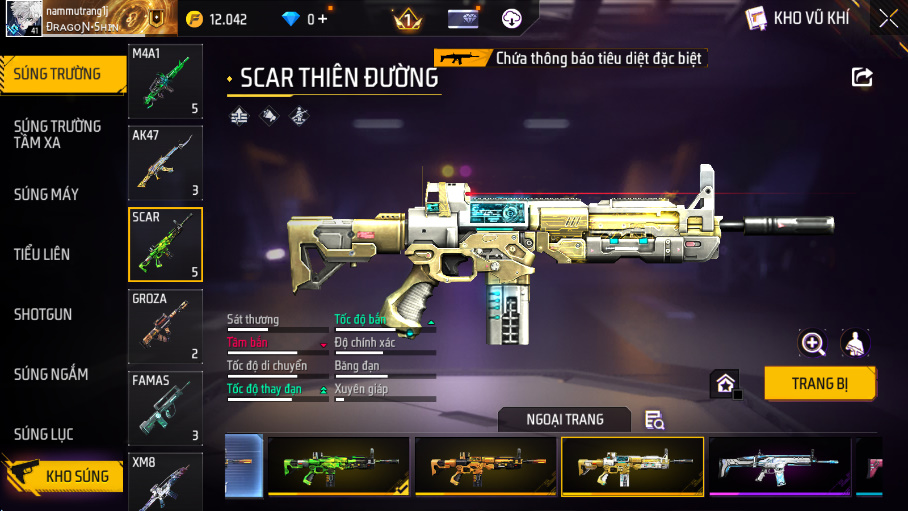Zoom in with the magnifier icon
This screenshot has width=908, height=511.
(813, 344)
